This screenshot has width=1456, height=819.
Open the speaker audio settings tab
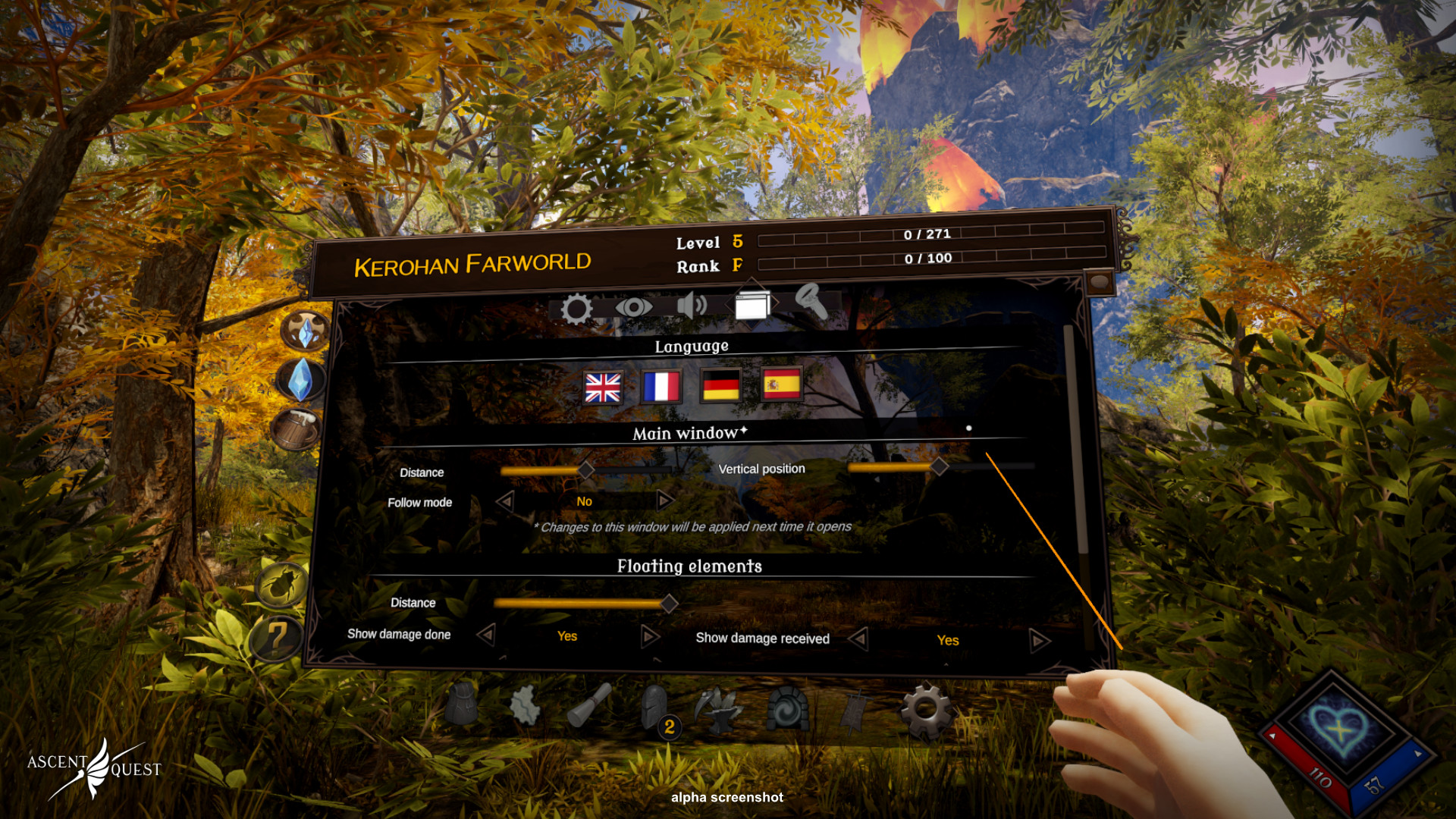(x=692, y=306)
